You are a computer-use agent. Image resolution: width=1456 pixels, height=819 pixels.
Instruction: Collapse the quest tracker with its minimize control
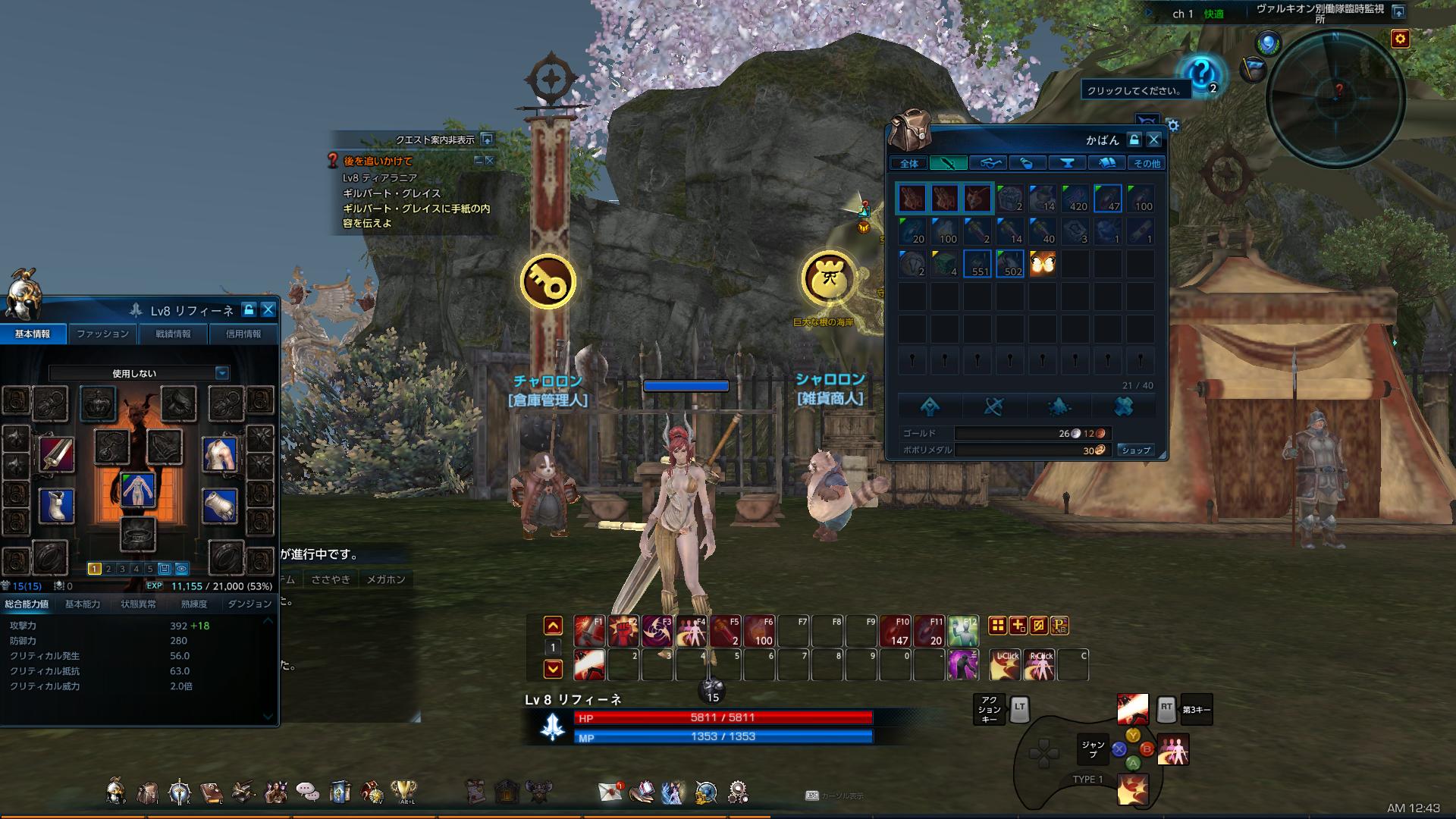[x=478, y=162]
